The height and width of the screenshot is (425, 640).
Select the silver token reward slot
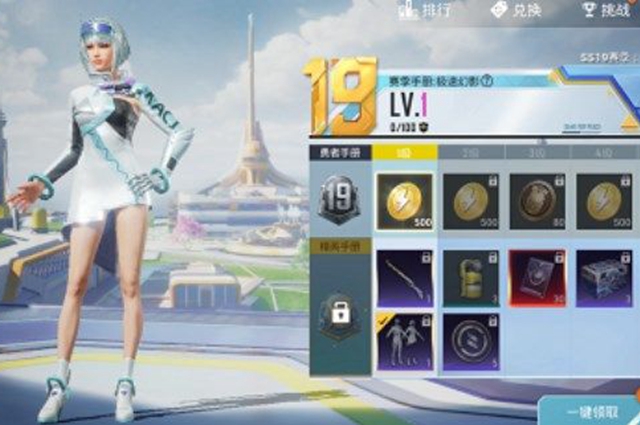(x=470, y=343)
